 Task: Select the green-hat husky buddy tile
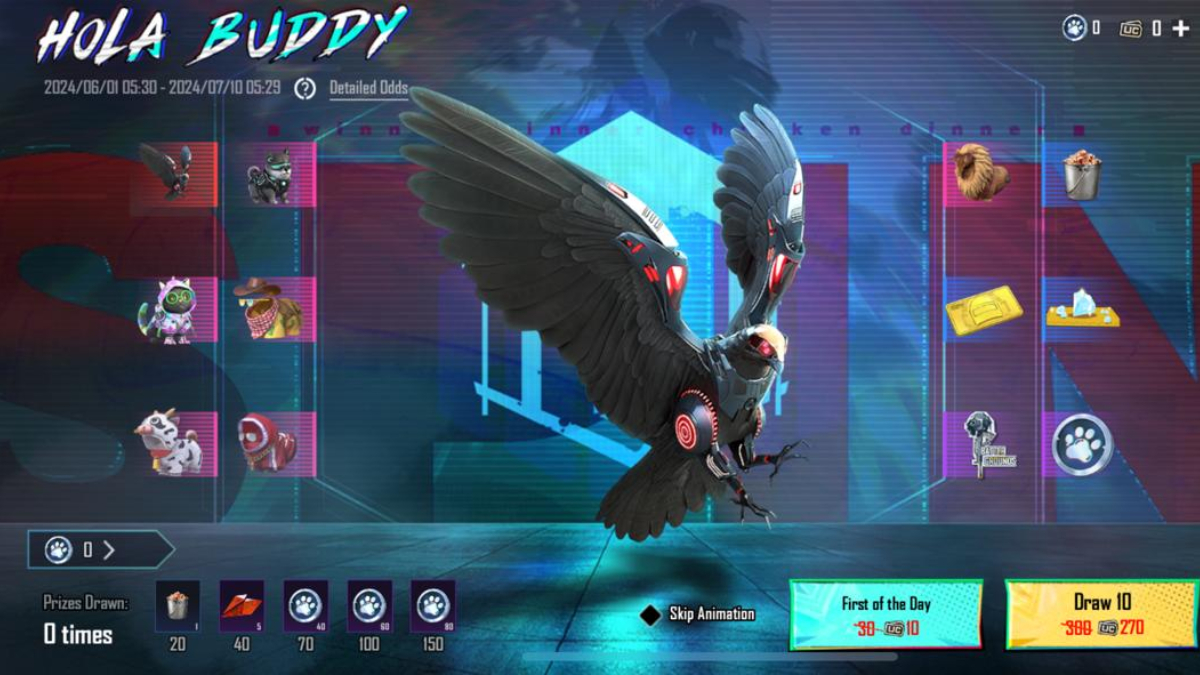click(x=271, y=176)
